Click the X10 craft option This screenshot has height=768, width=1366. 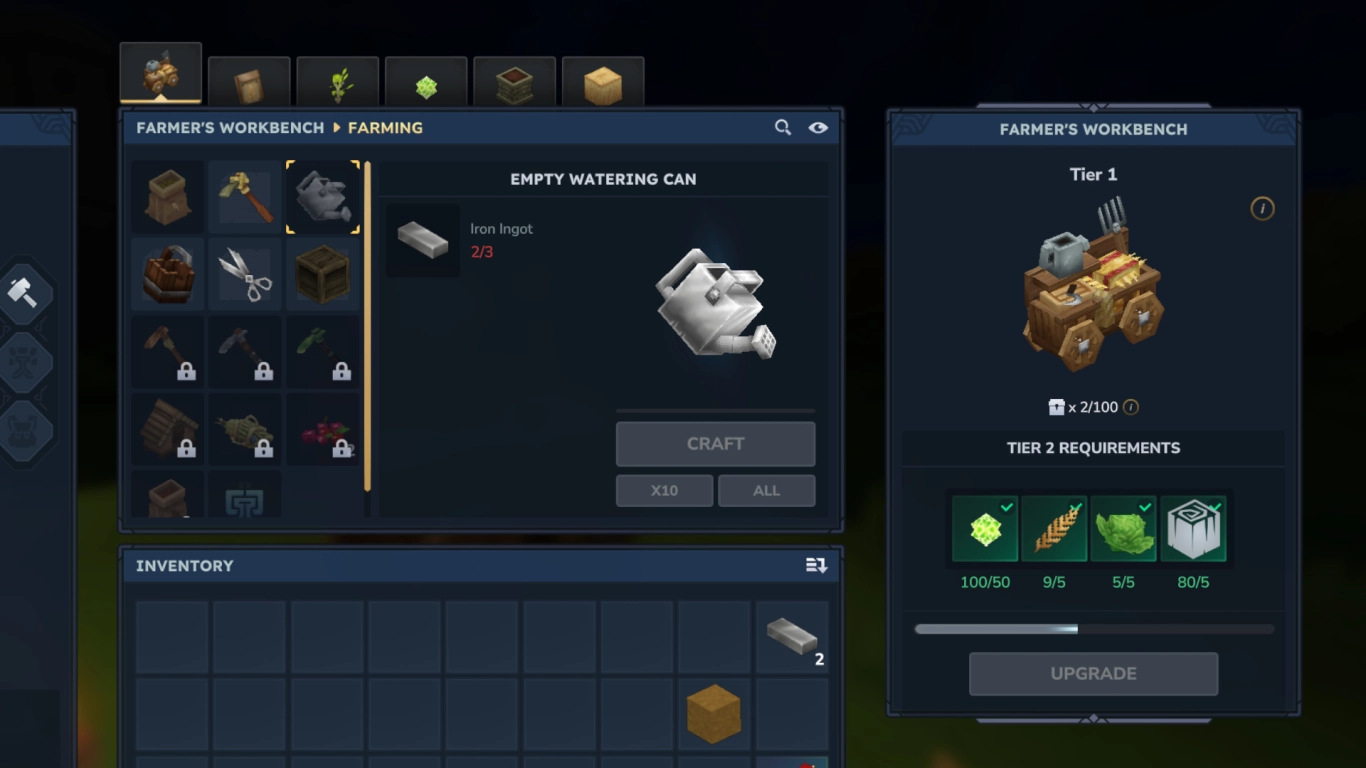[x=664, y=490]
